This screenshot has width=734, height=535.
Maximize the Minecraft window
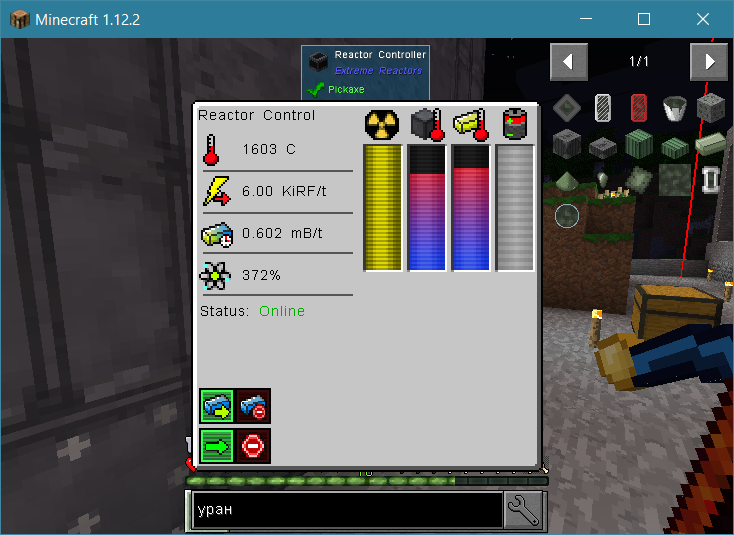pyautogui.click(x=644, y=19)
